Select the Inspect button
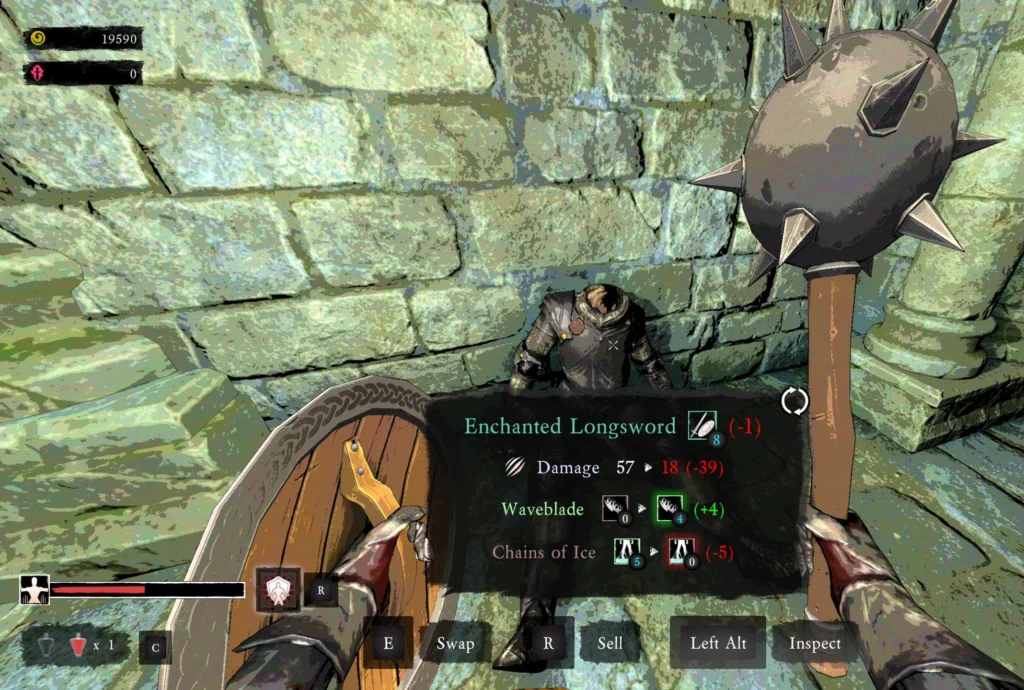The height and width of the screenshot is (690, 1024). [814, 643]
